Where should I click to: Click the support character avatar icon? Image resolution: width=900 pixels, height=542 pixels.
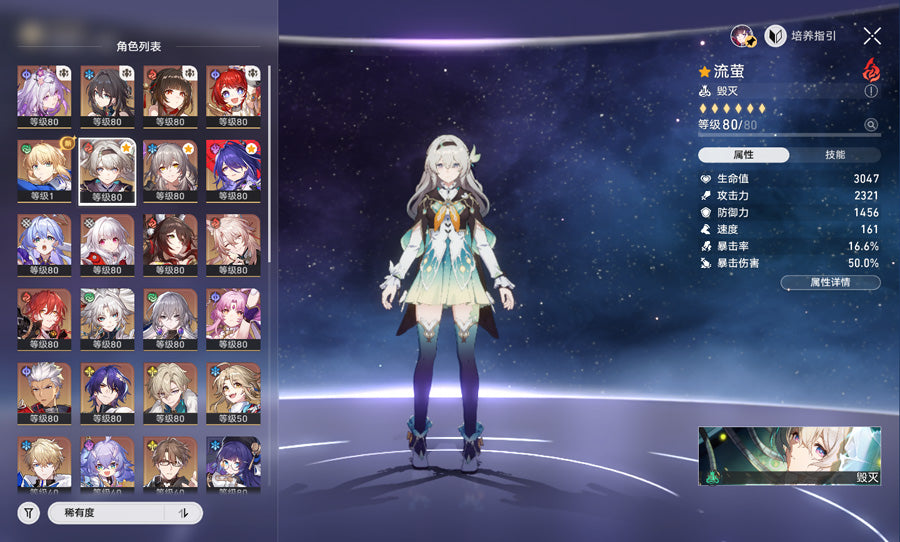tap(742, 36)
